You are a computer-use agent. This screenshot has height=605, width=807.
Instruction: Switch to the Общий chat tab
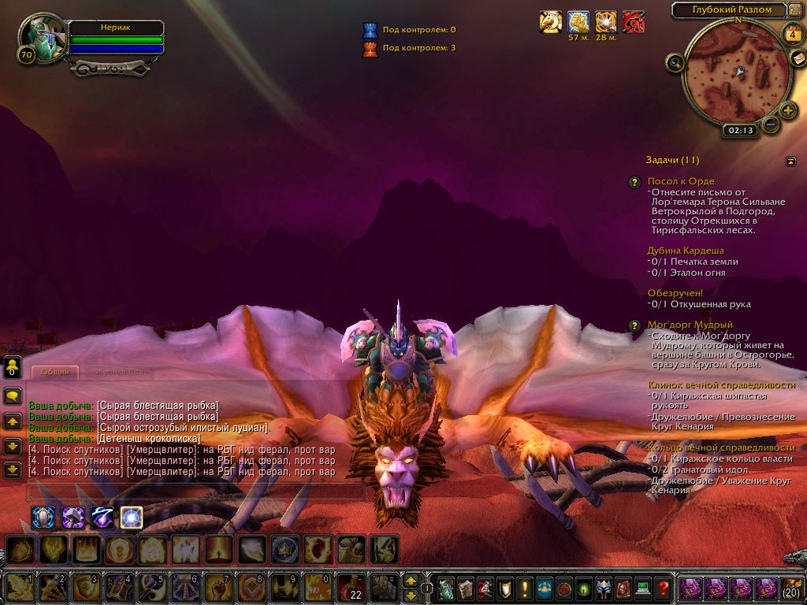pyautogui.click(x=57, y=372)
